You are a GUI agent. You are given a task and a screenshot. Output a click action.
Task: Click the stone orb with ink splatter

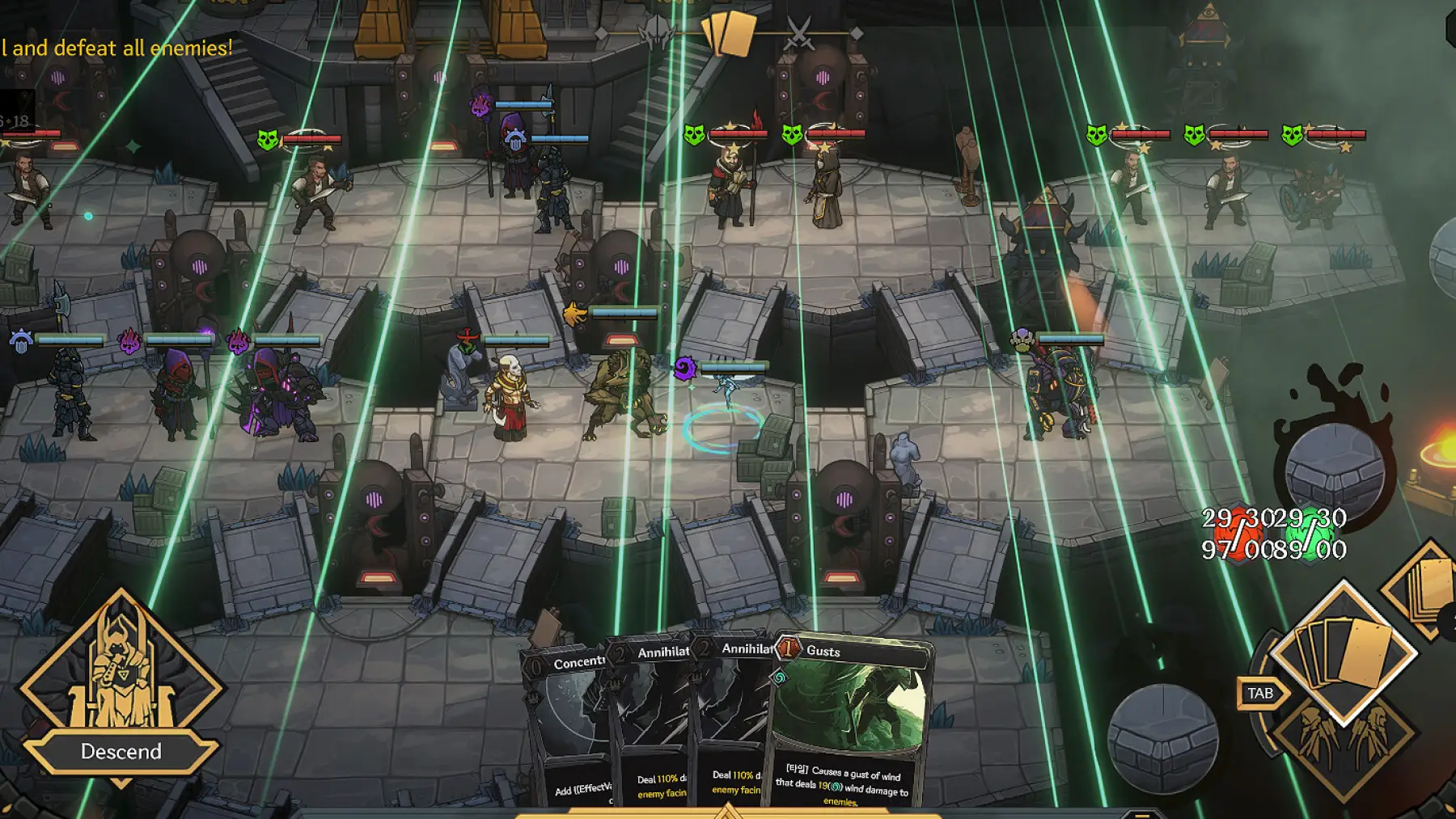tap(1335, 467)
